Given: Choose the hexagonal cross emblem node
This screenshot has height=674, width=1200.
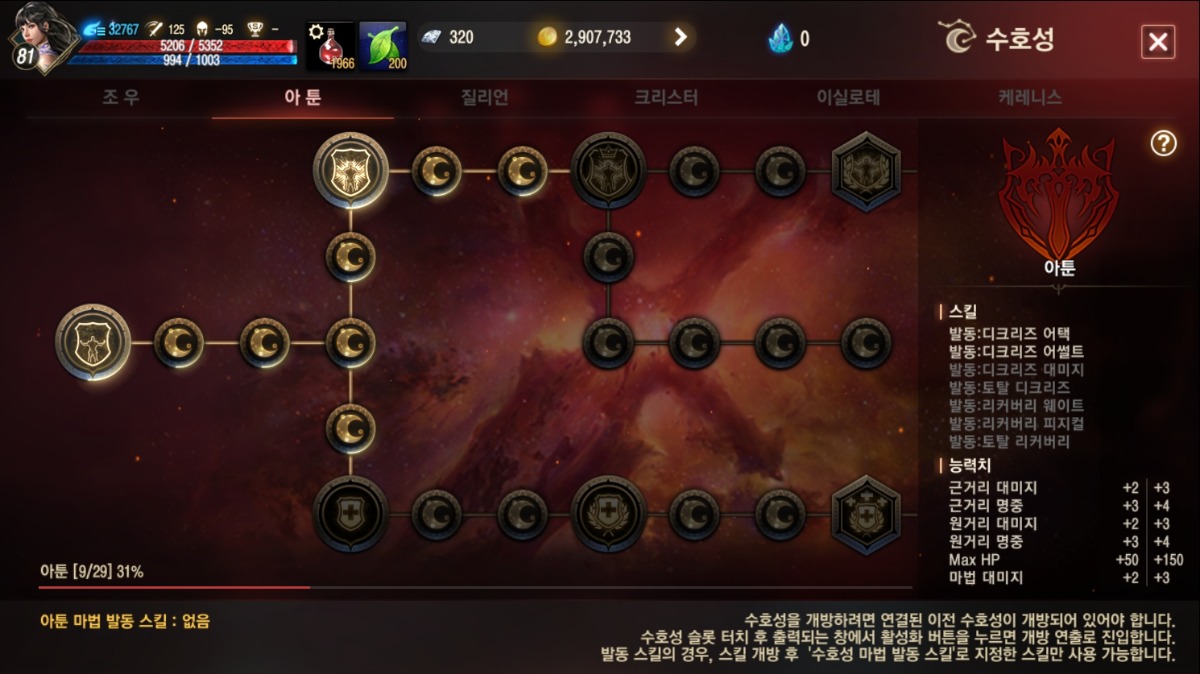Looking at the screenshot, I should click(866, 515).
